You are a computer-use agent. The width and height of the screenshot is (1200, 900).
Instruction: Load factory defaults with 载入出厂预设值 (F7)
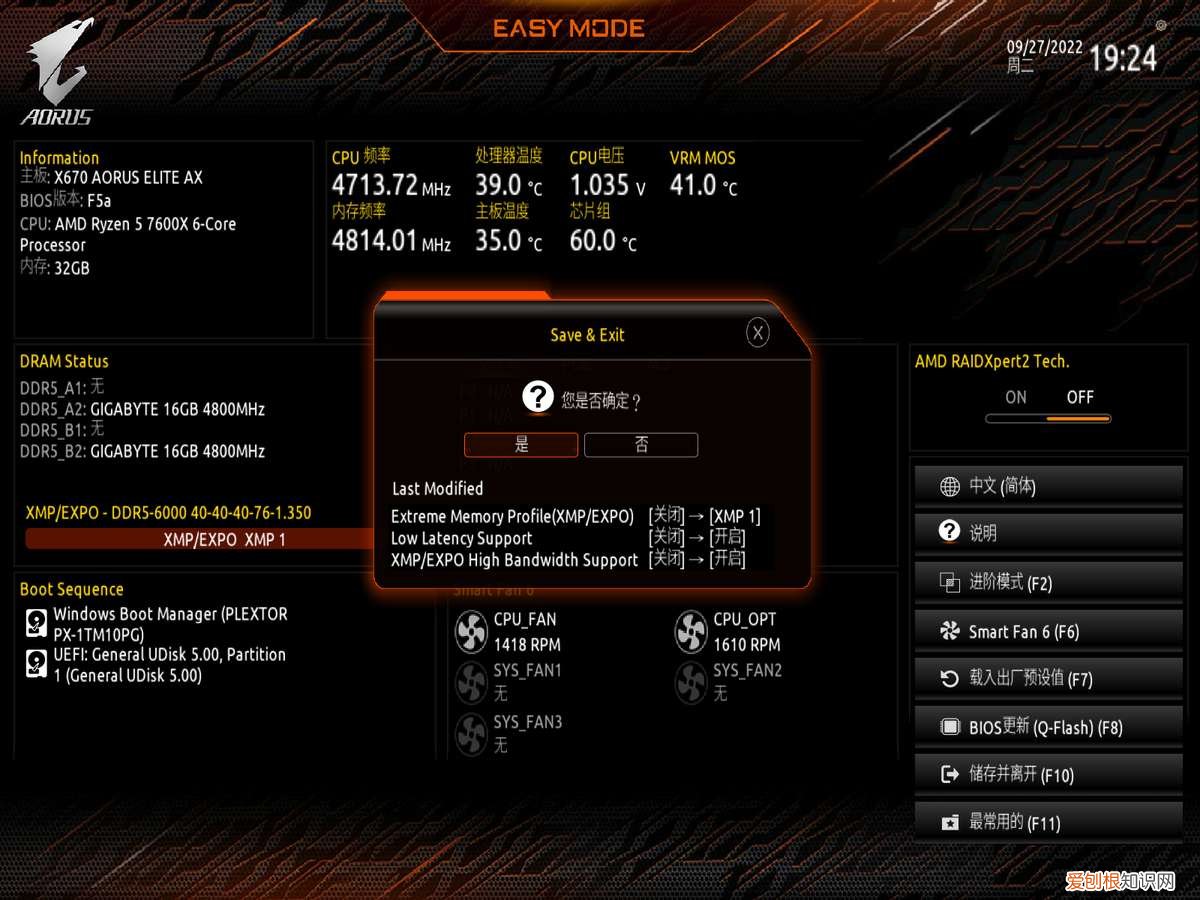(1048, 679)
